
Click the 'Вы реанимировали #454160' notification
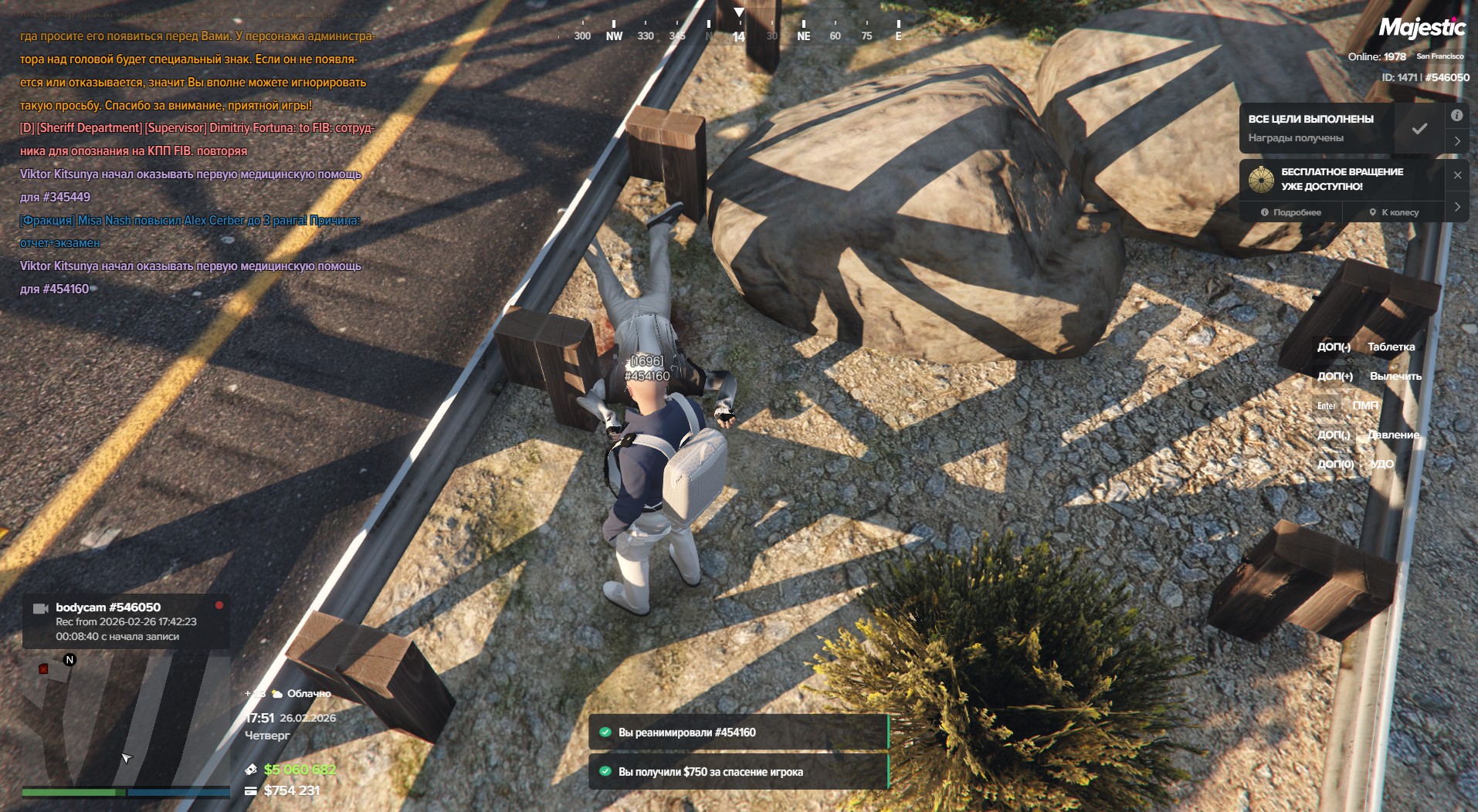(x=738, y=732)
